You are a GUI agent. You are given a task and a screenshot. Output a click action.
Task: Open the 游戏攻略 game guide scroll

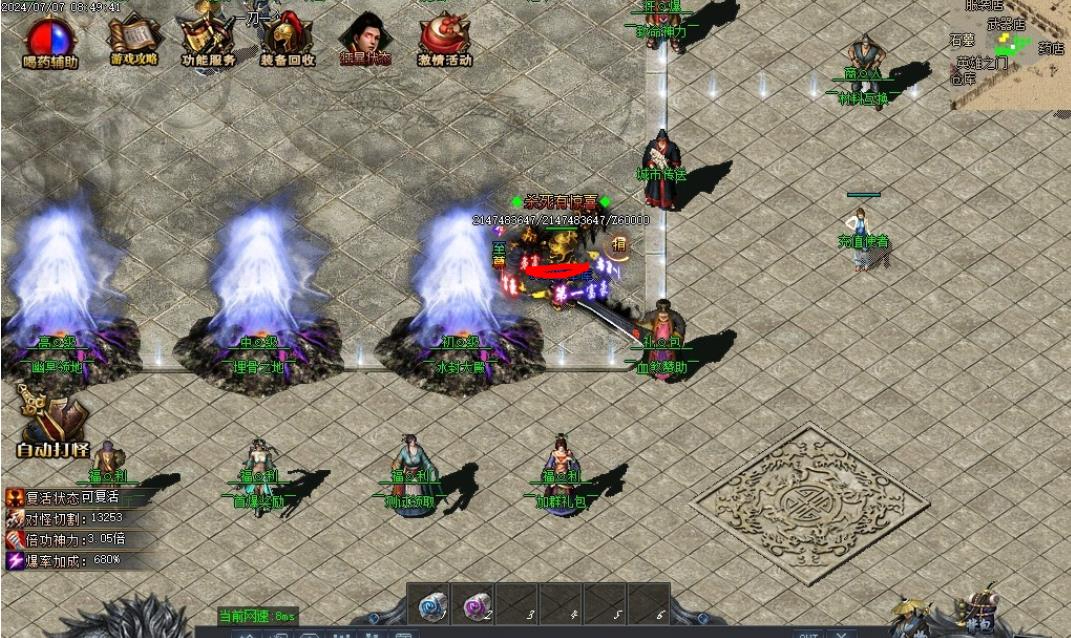click(x=134, y=40)
